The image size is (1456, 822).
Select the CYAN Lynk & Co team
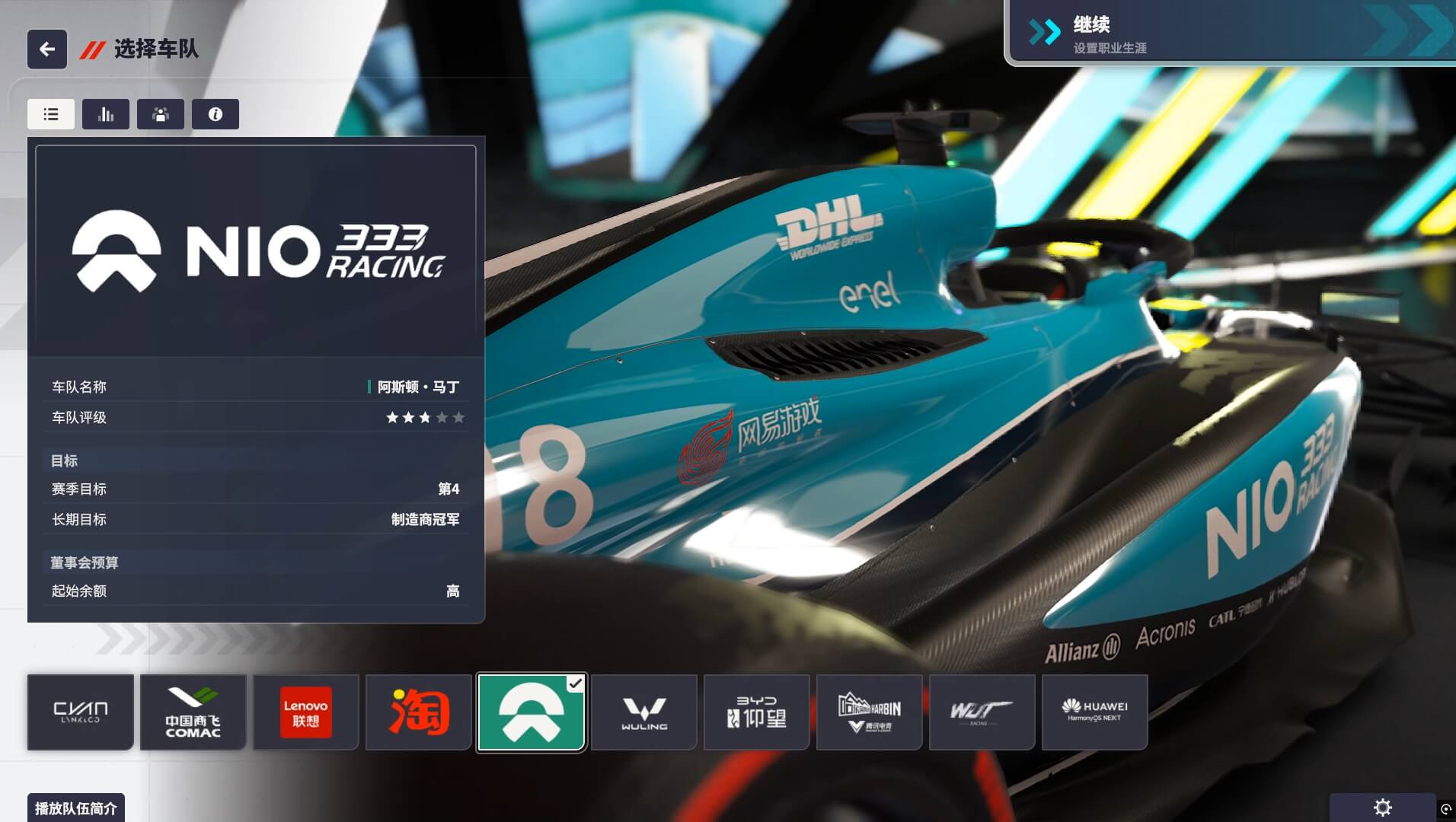click(81, 712)
